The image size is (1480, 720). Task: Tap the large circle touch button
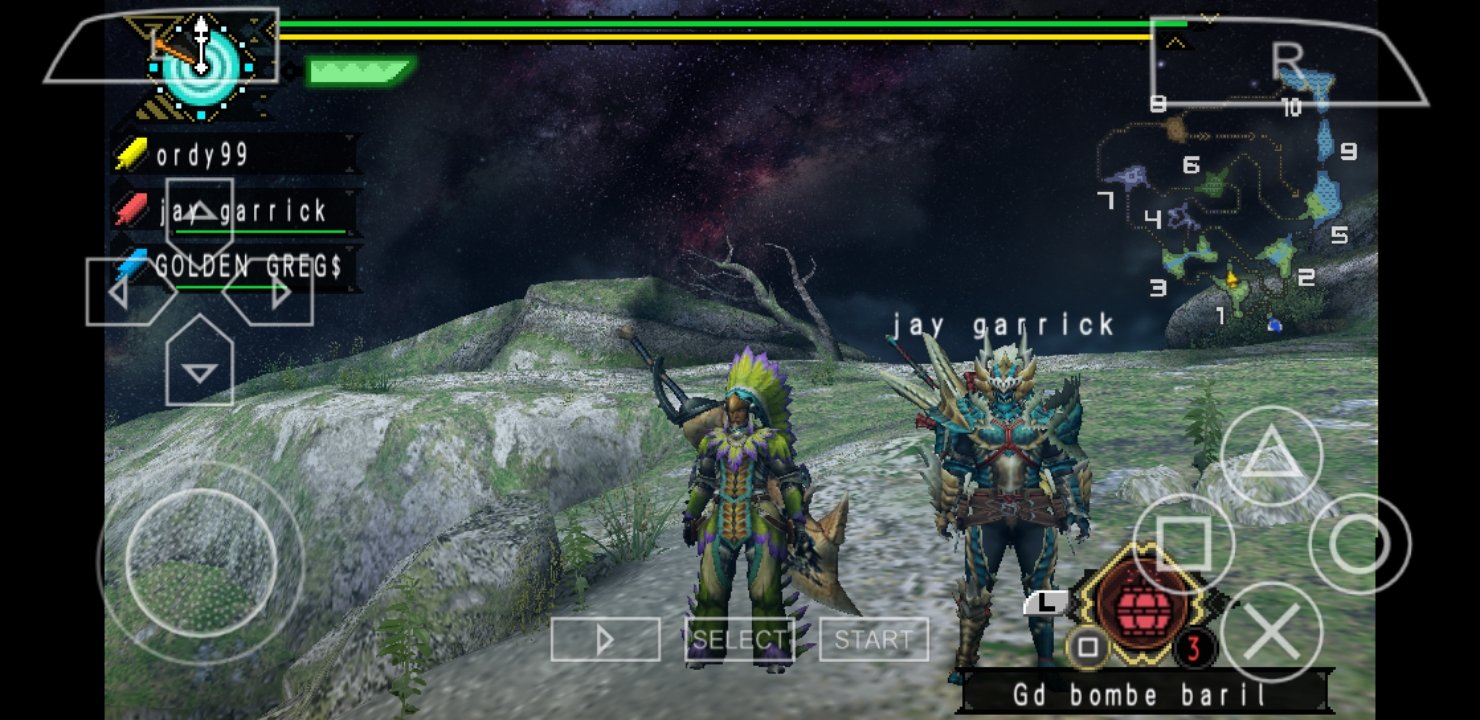1359,544
